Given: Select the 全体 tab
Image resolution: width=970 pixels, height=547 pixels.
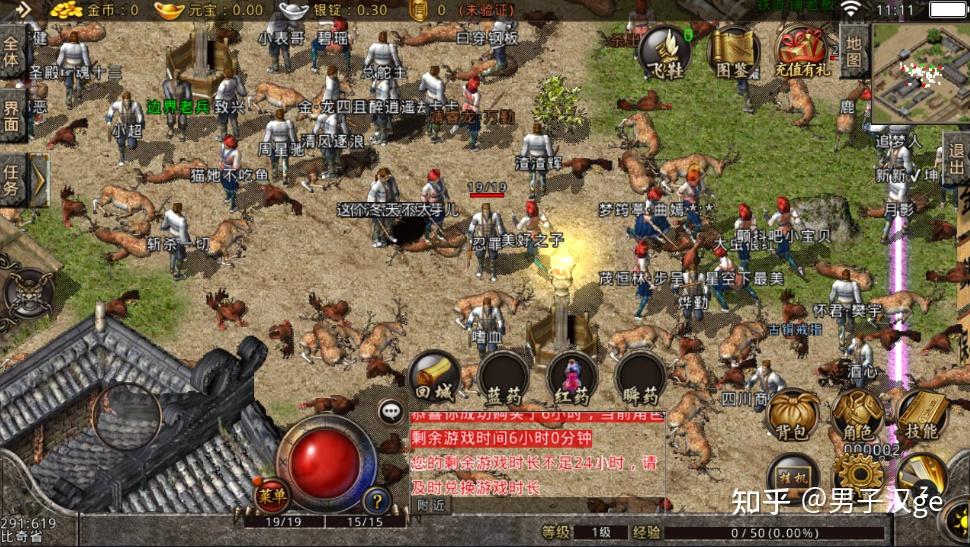Looking at the screenshot, I should (12, 52).
